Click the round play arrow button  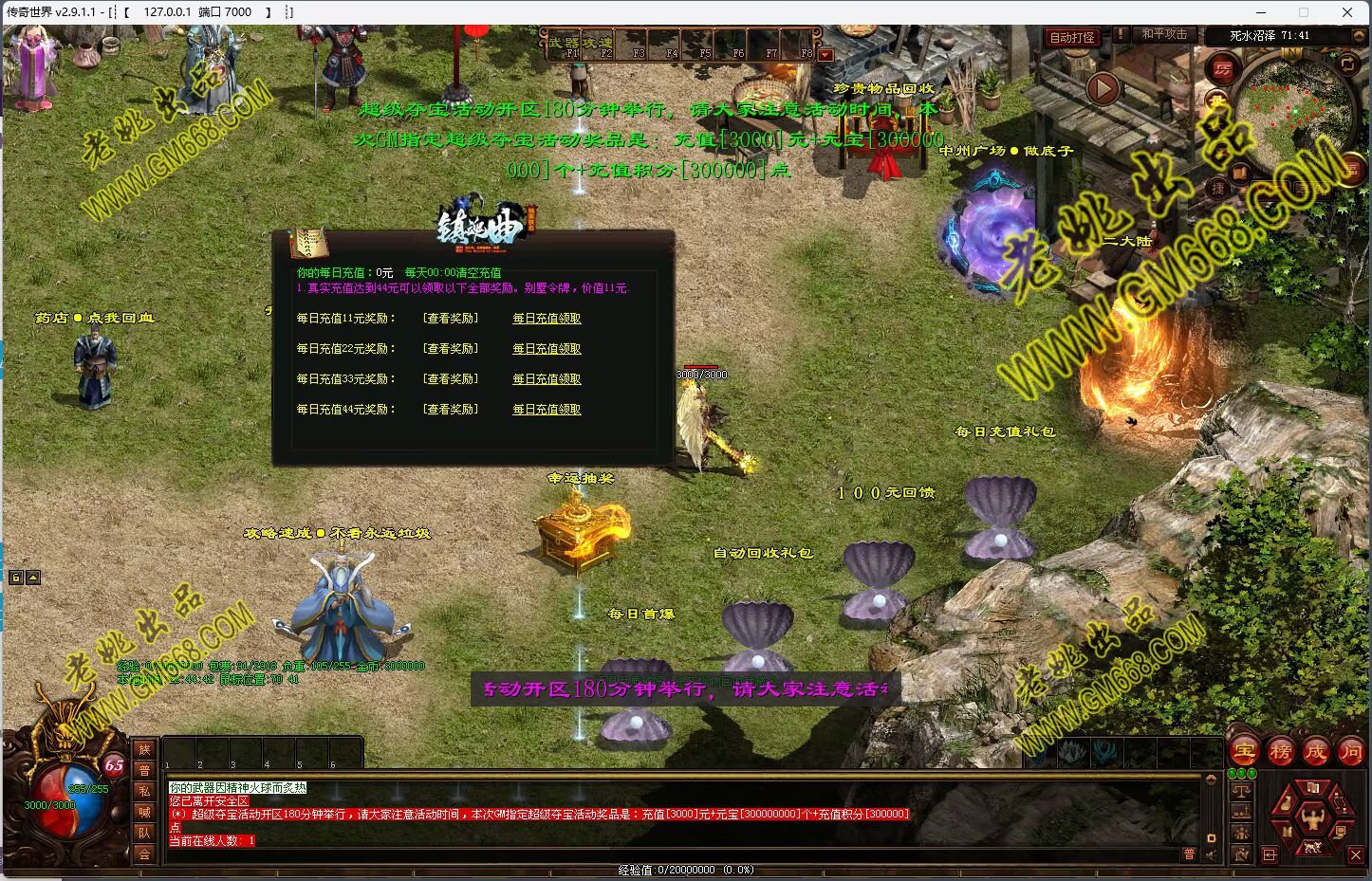pos(1103,88)
